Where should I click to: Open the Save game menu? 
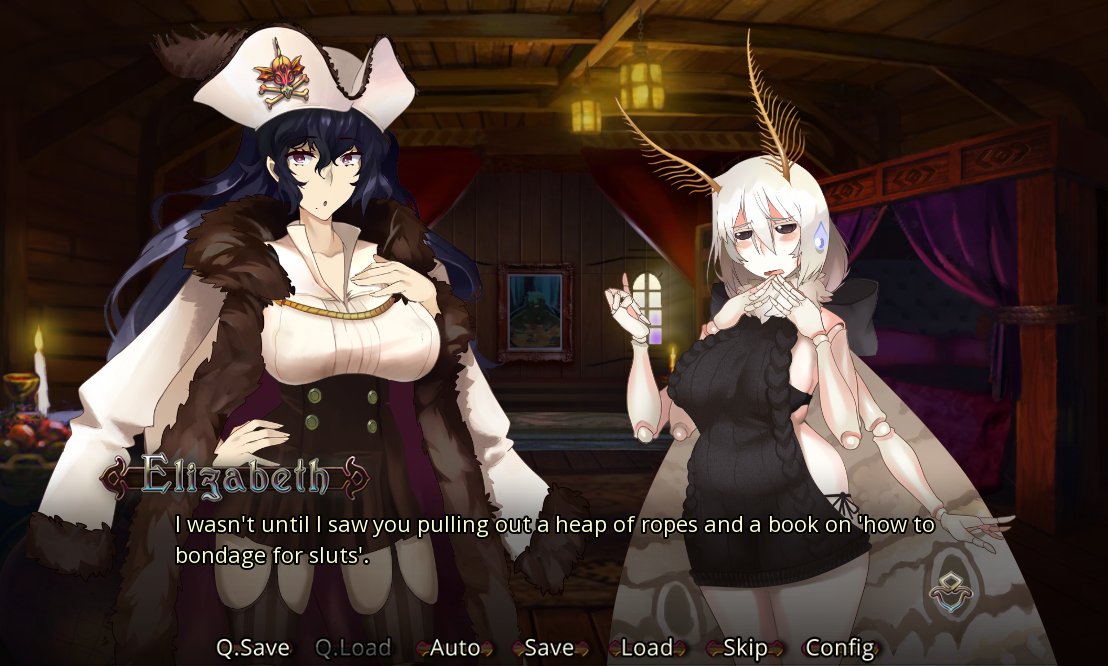click(x=549, y=648)
